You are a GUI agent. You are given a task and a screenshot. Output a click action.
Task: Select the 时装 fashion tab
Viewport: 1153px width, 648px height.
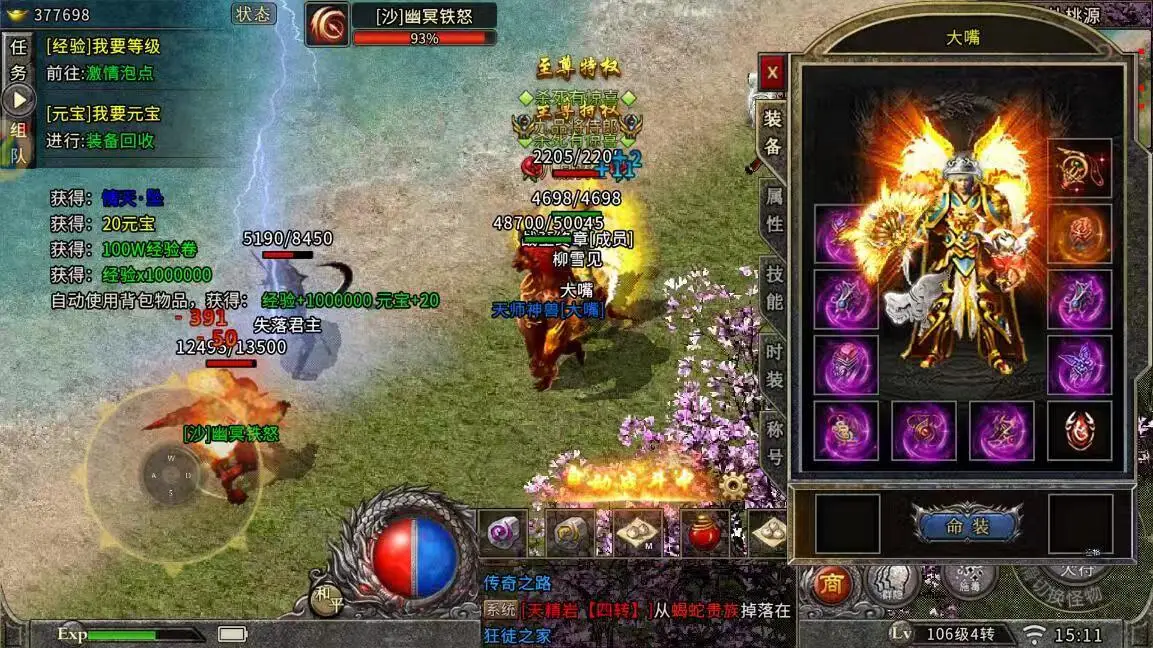click(x=774, y=363)
